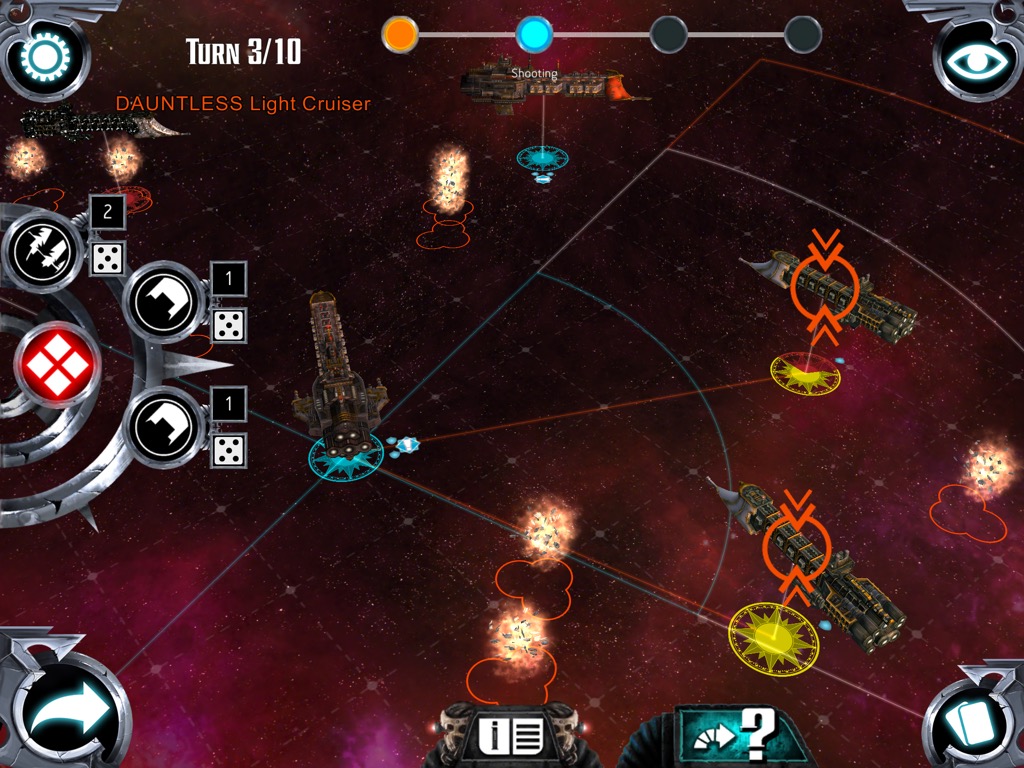Open the question mark help button

pos(740,738)
